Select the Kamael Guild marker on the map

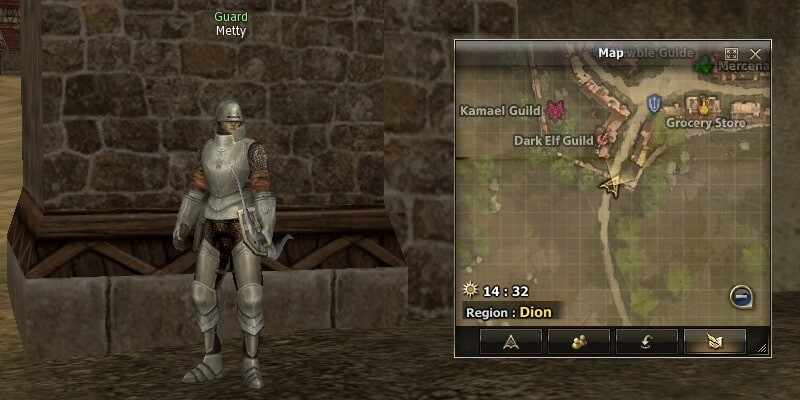(x=555, y=110)
